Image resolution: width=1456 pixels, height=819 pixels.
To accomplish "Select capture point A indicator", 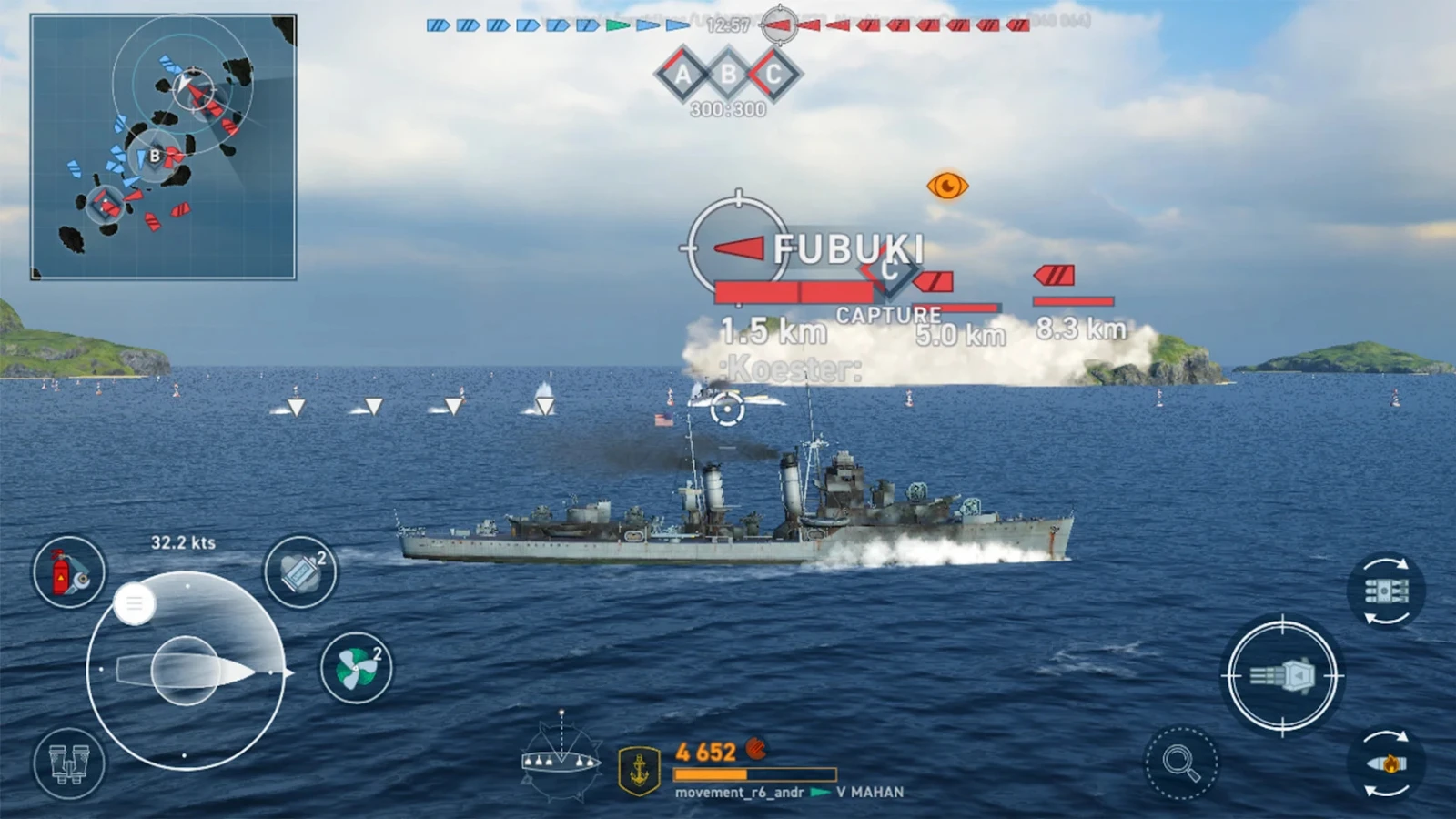I will (682, 75).
